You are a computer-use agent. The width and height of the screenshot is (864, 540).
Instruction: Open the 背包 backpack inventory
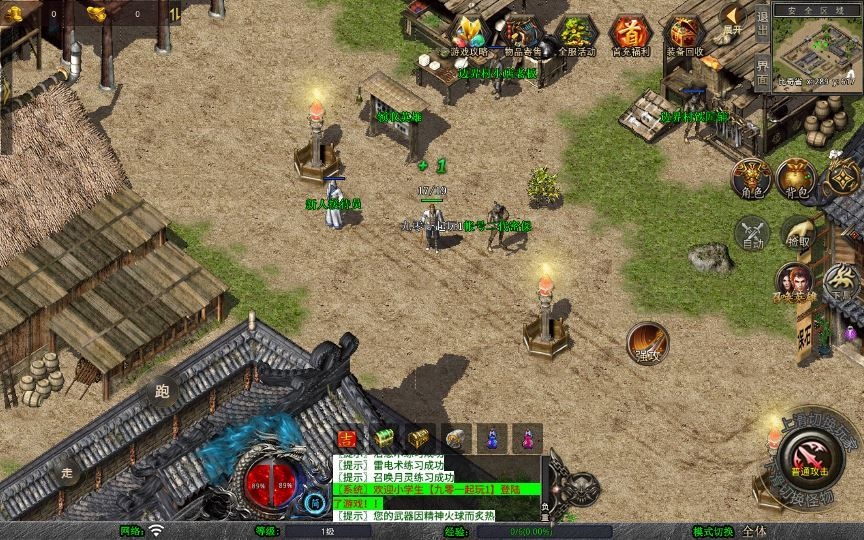click(x=796, y=177)
